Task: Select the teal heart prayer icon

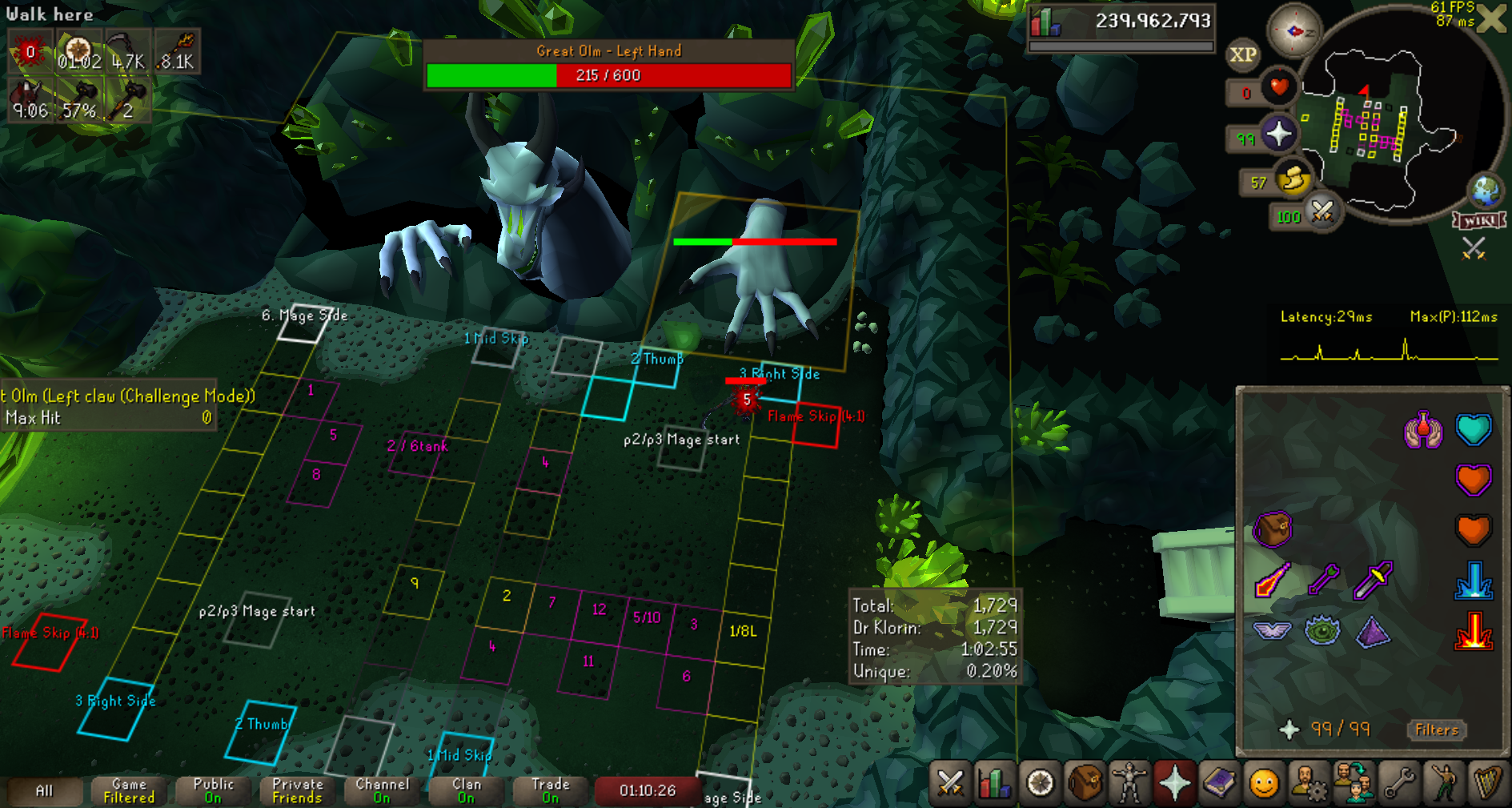Action: pos(1474,430)
